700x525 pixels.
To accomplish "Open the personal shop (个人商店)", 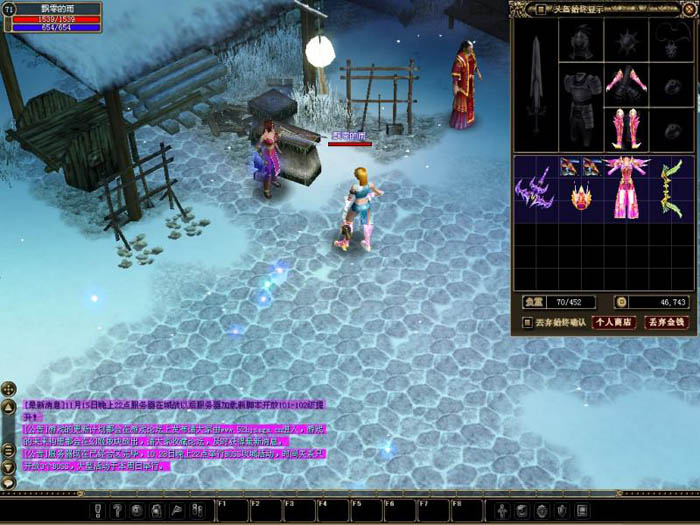I will [614, 322].
